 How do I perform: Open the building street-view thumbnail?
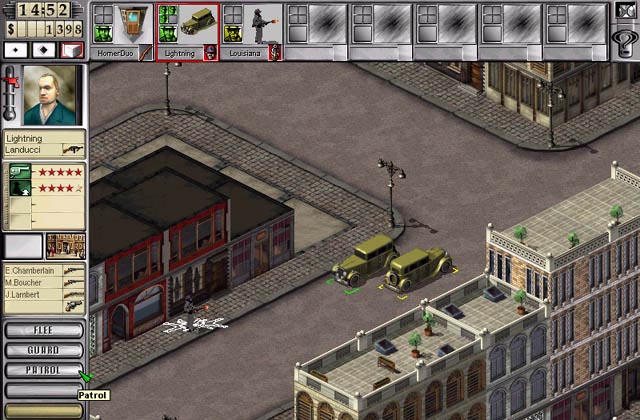pos(66,246)
